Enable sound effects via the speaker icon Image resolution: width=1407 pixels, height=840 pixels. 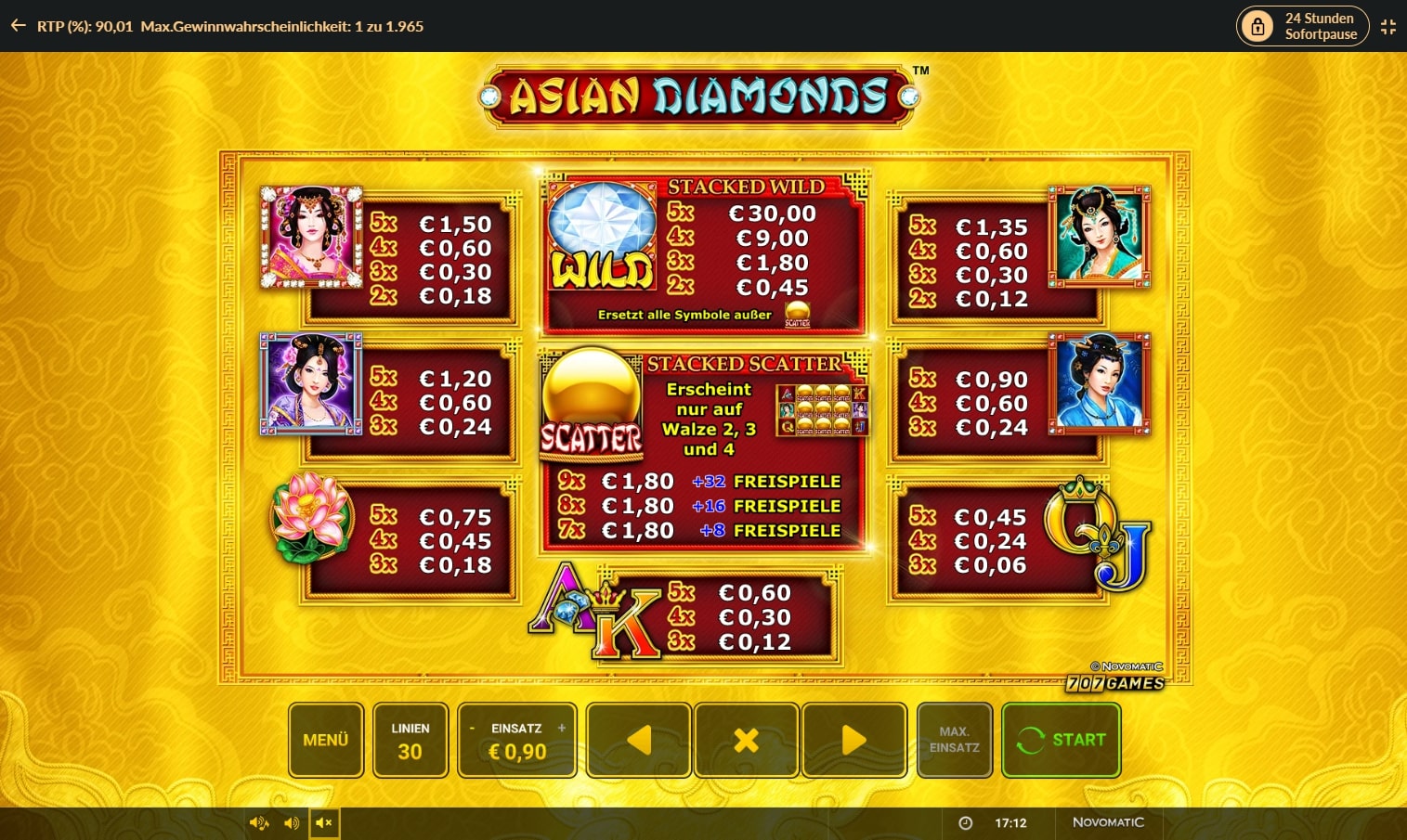[x=291, y=822]
